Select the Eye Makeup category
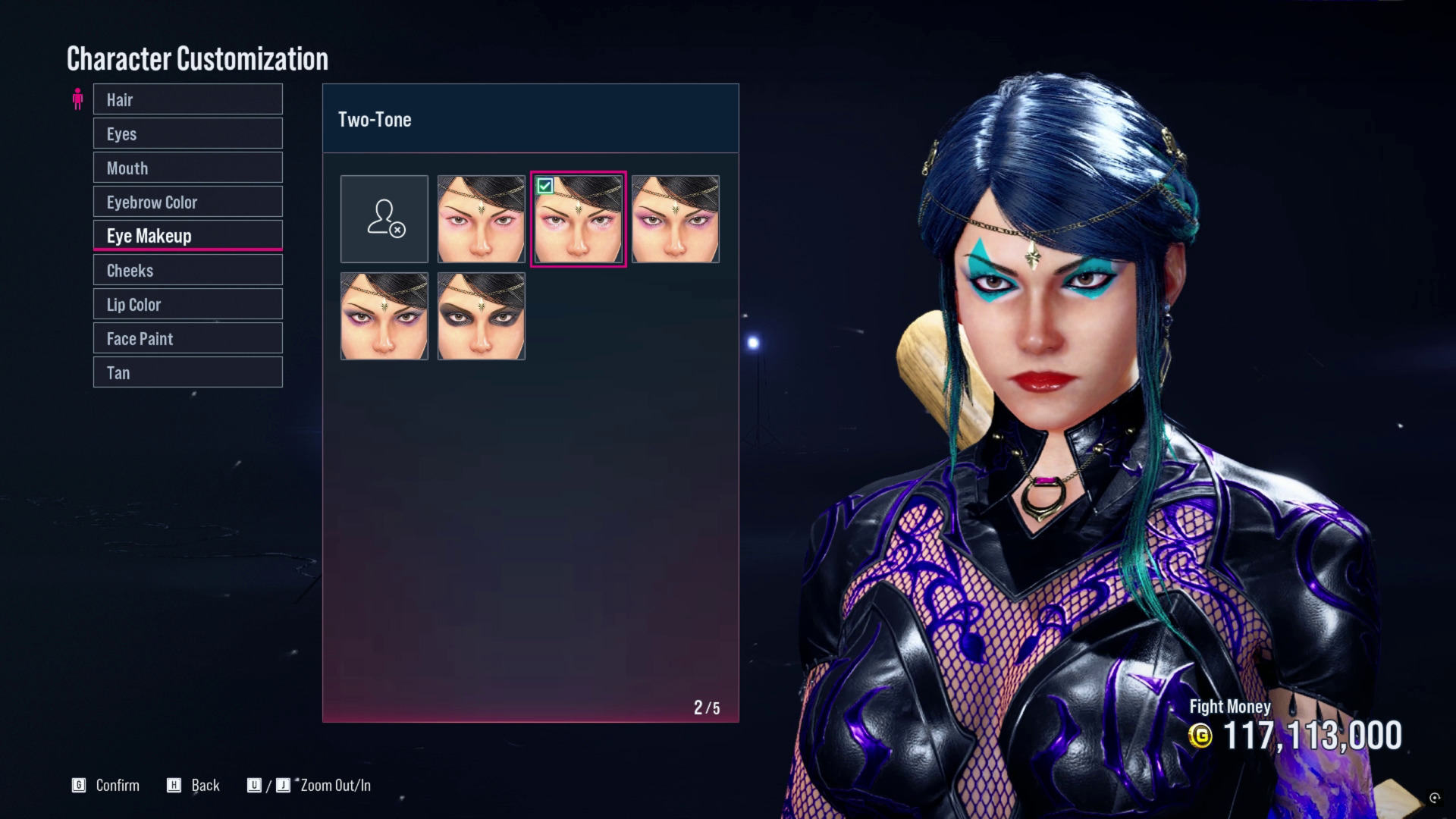Viewport: 1456px width, 819px height. tap(187, 236)
